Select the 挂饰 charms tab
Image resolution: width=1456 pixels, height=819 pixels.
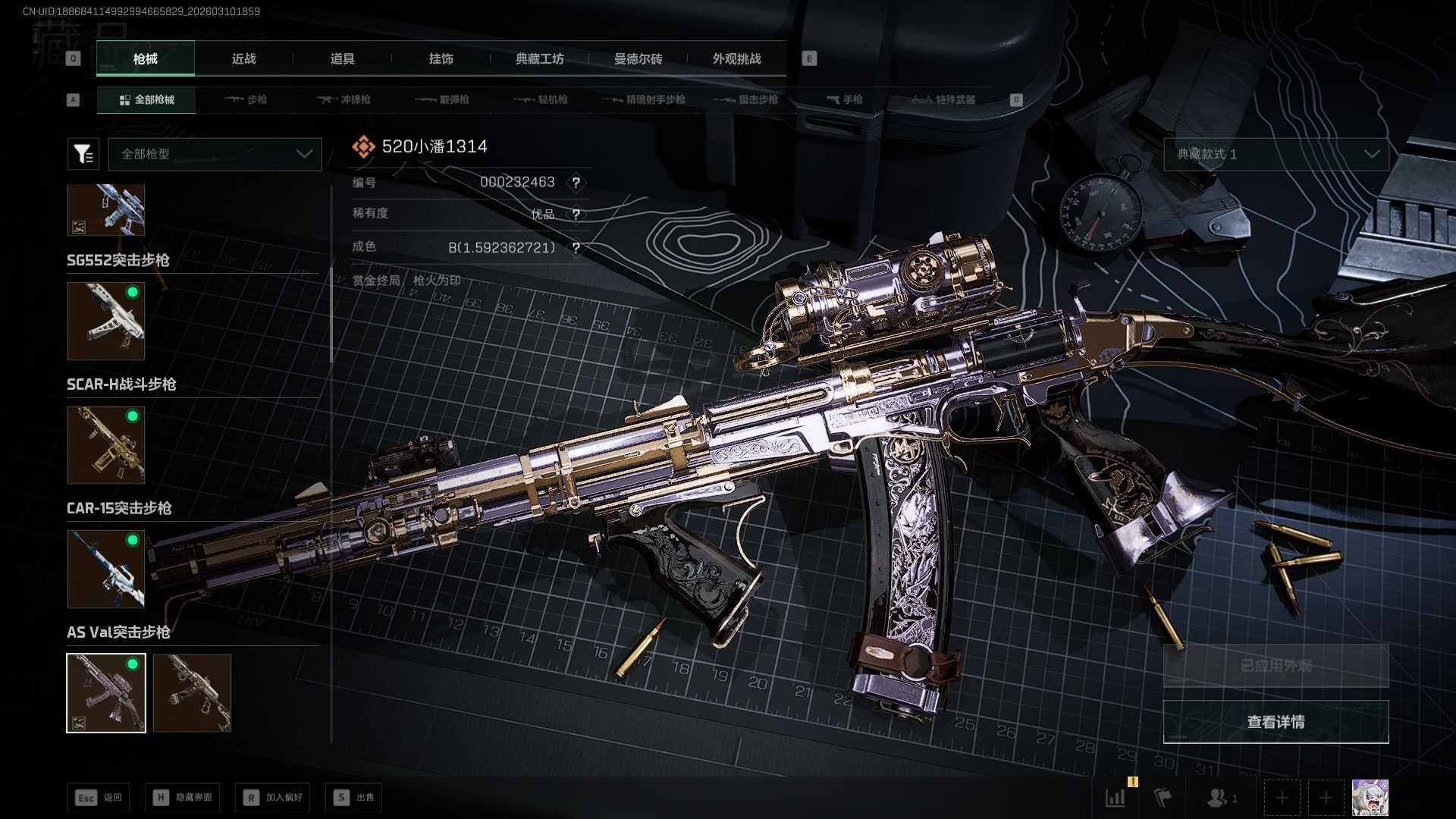click(x=441, y=59)
